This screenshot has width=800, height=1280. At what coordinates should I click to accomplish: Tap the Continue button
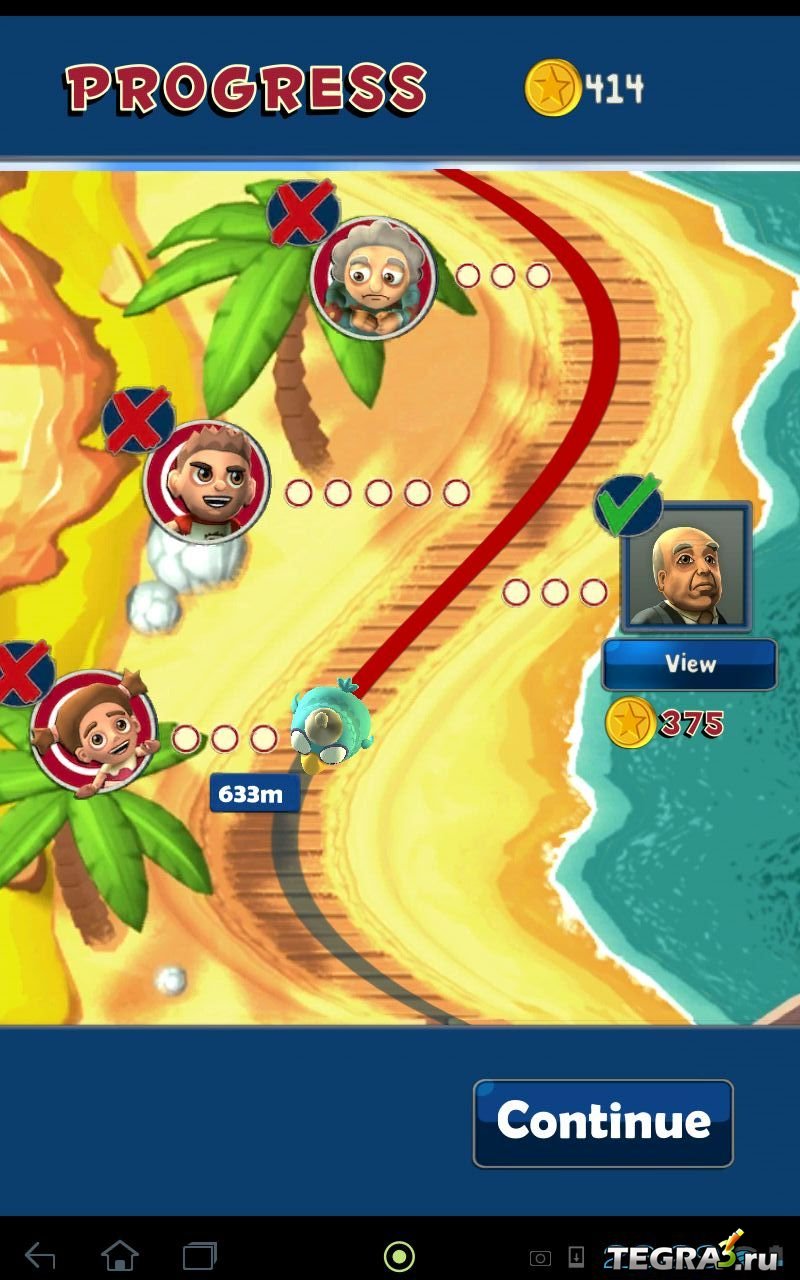point(603,1122)
